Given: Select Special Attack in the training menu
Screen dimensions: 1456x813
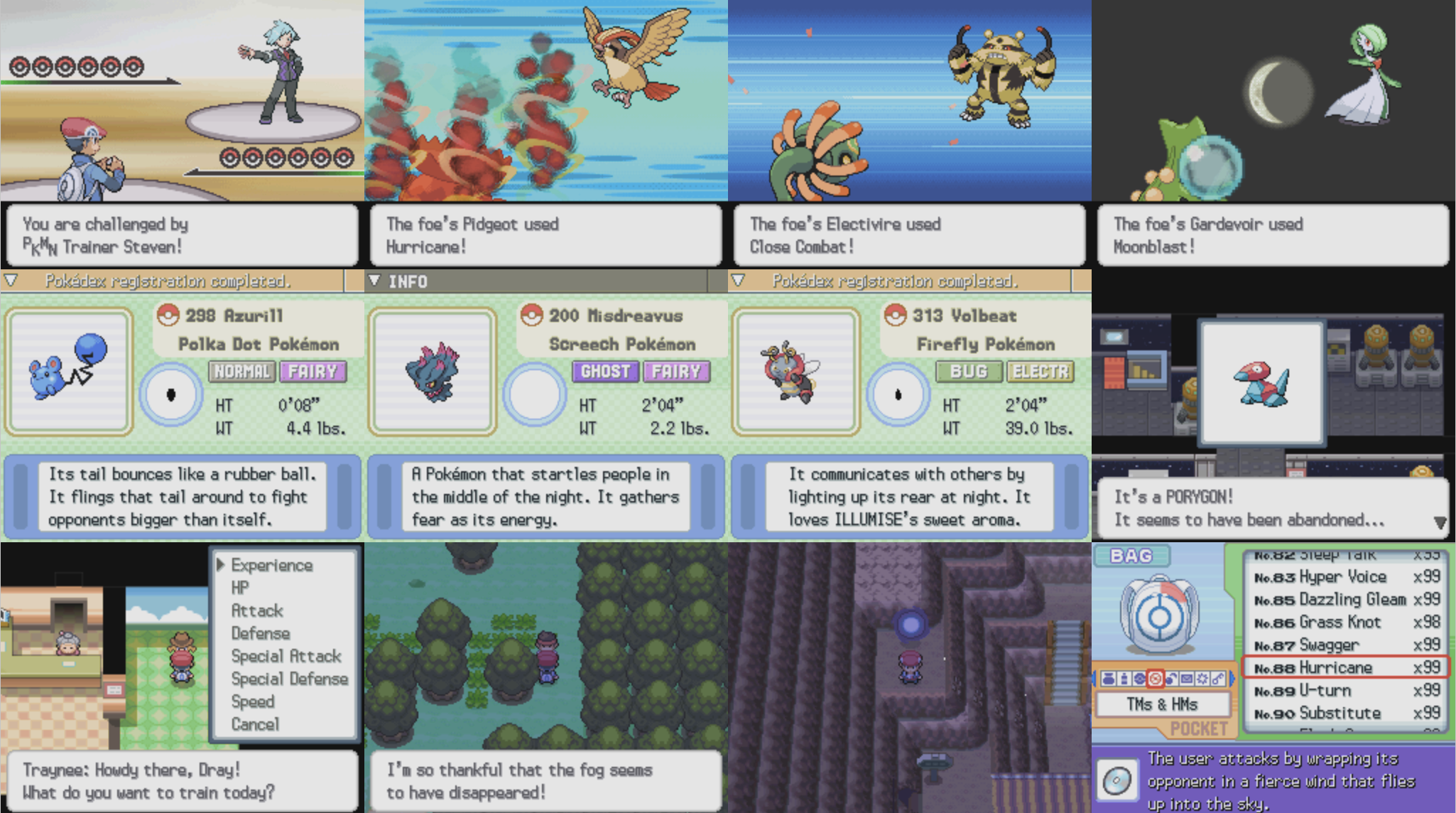Looking at the screenshot, I should 286,656.
